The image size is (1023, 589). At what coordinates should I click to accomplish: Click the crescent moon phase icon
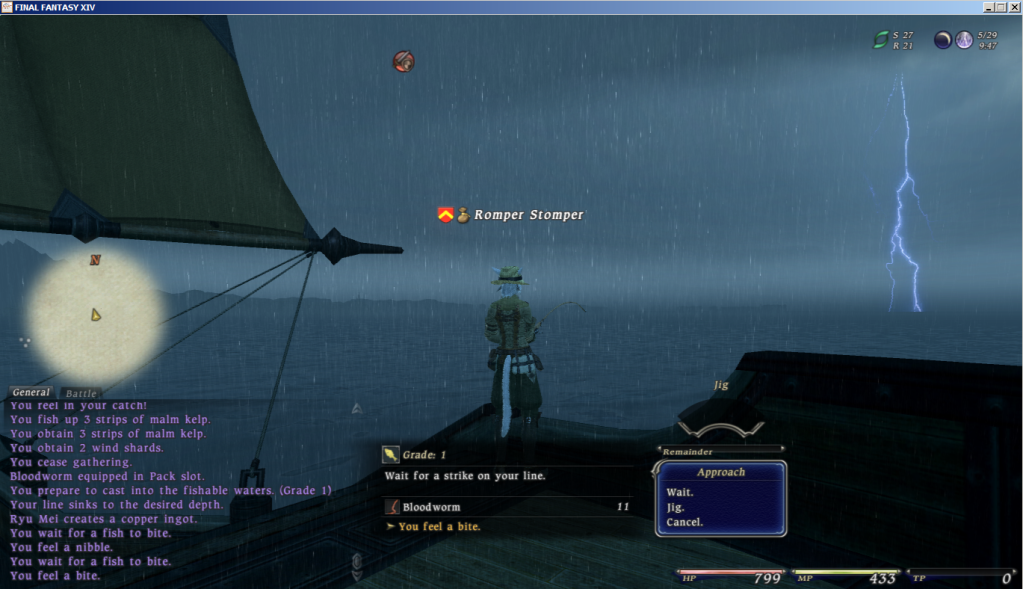click(x=943, y=40)
